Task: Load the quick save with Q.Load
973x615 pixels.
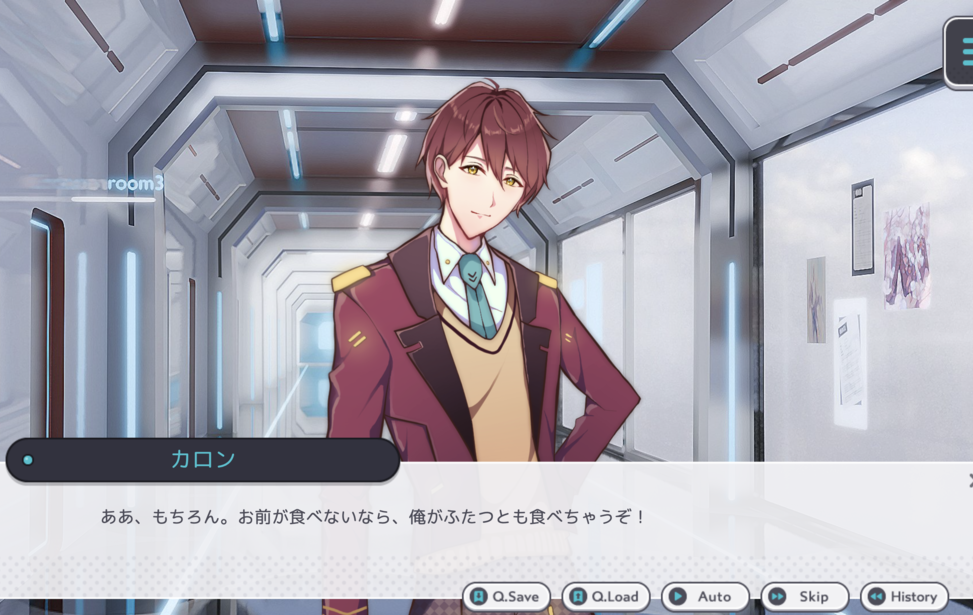Action: 605,597
